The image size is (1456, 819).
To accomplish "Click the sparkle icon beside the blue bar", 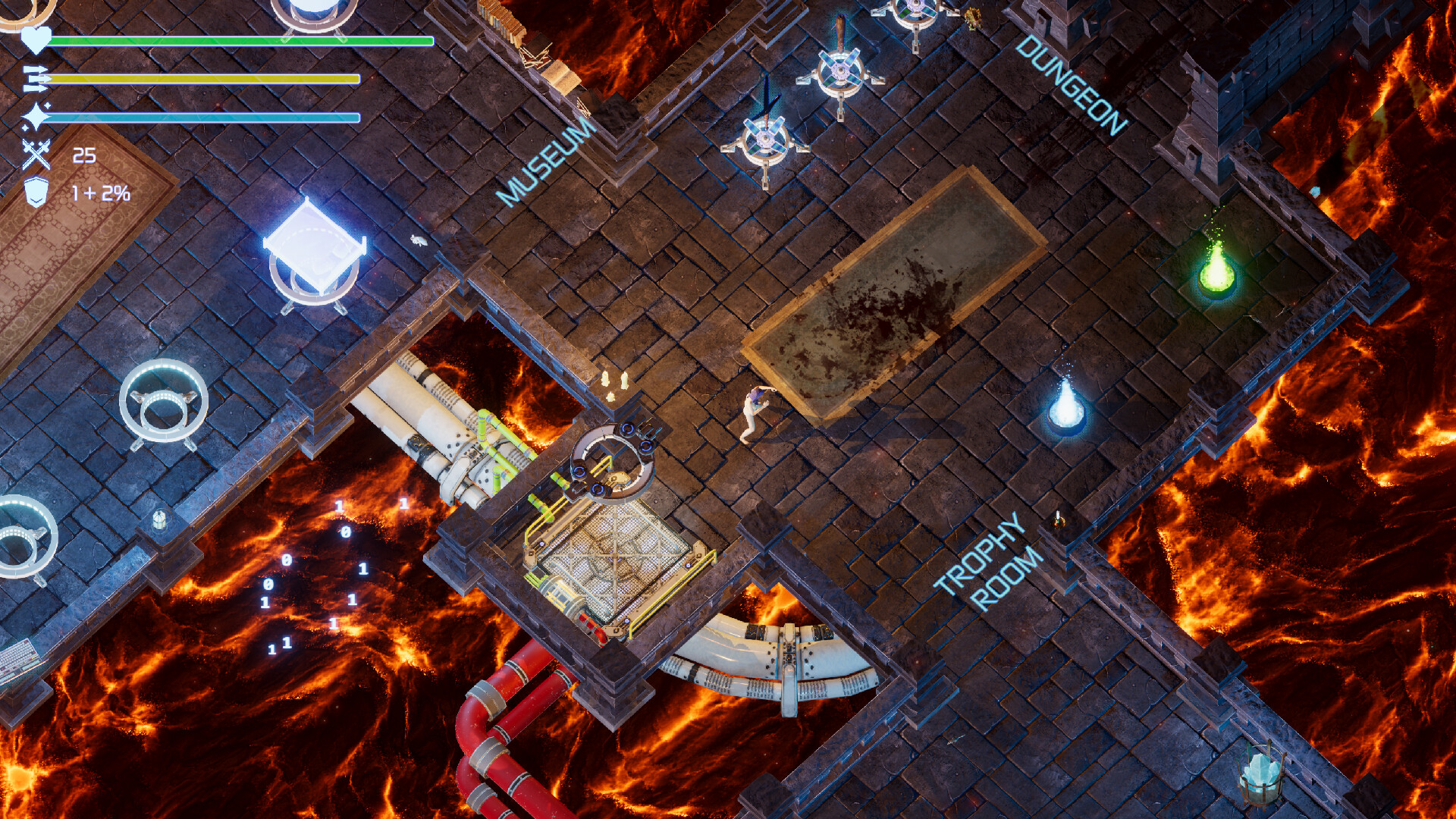I will tap(34, 115).
